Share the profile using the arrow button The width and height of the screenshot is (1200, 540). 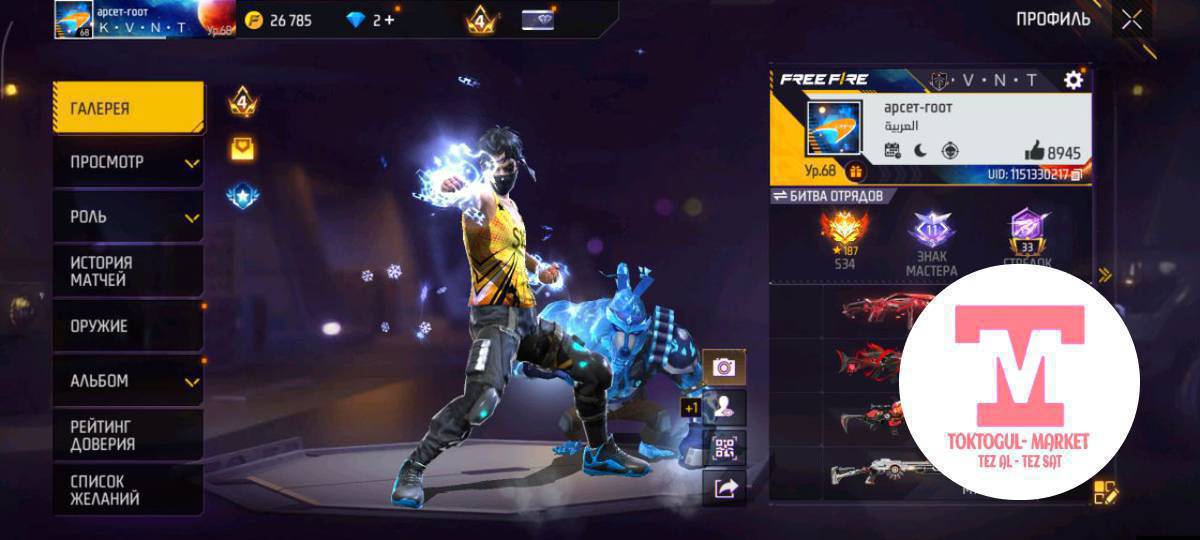click(x=724, y=488)
